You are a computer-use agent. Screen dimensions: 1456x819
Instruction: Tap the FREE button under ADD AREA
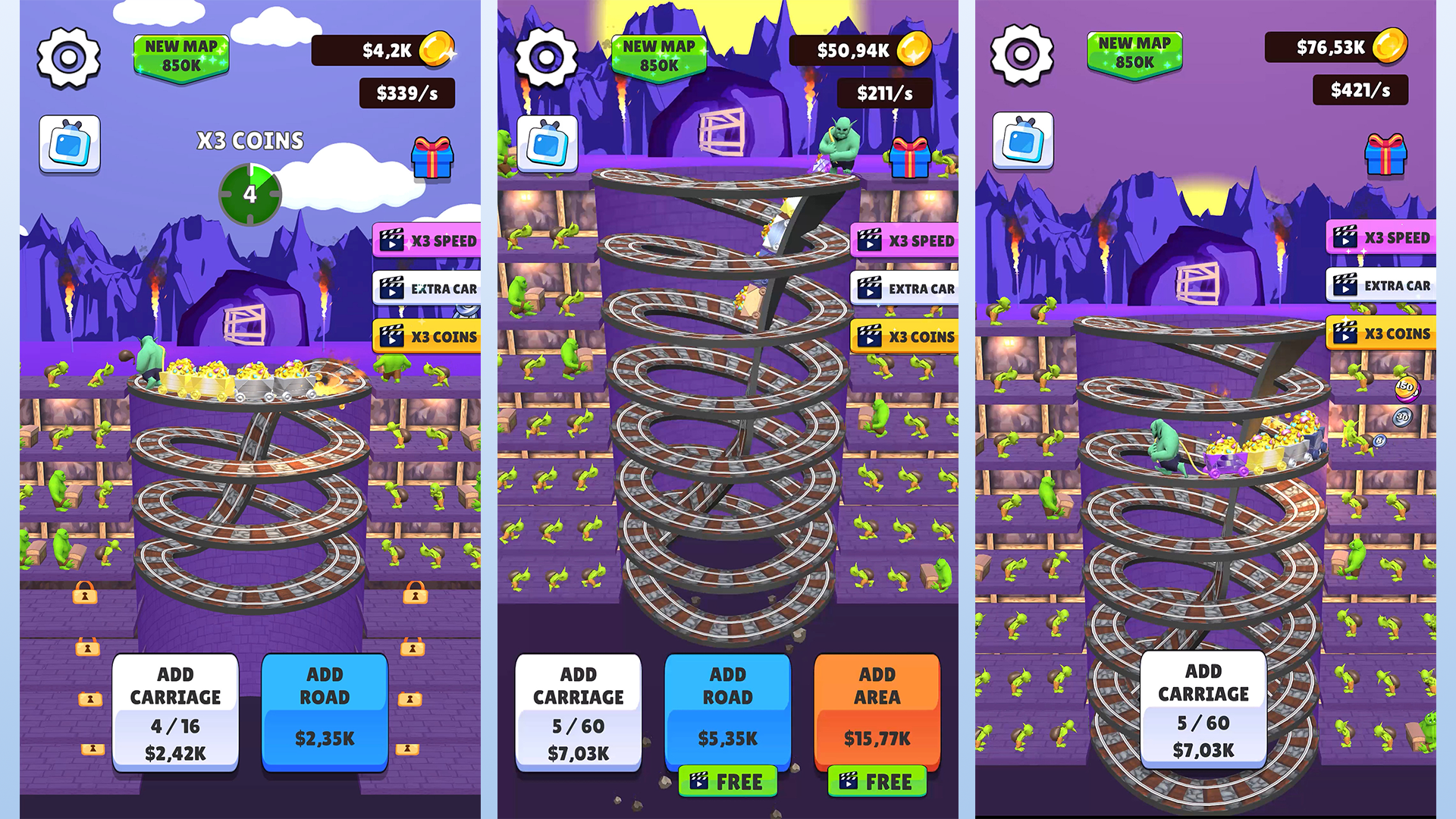point(877,782)
